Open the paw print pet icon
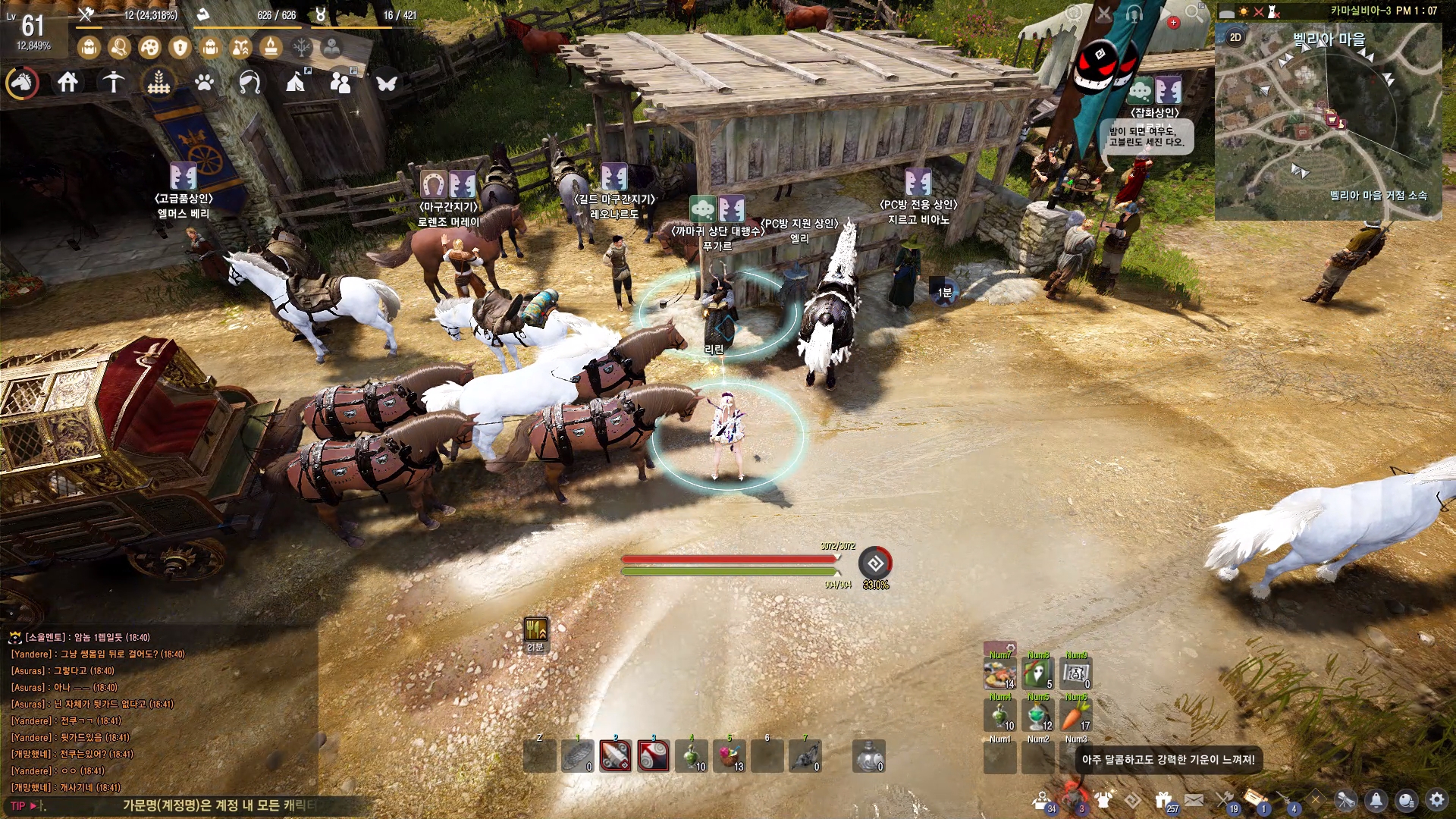 click(x=204, y=82)
